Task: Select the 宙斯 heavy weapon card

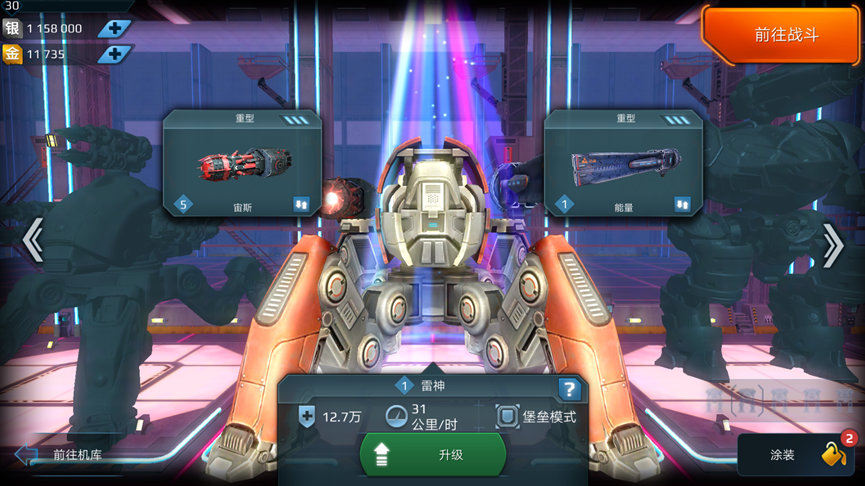Action: click(x=241, y=163)
